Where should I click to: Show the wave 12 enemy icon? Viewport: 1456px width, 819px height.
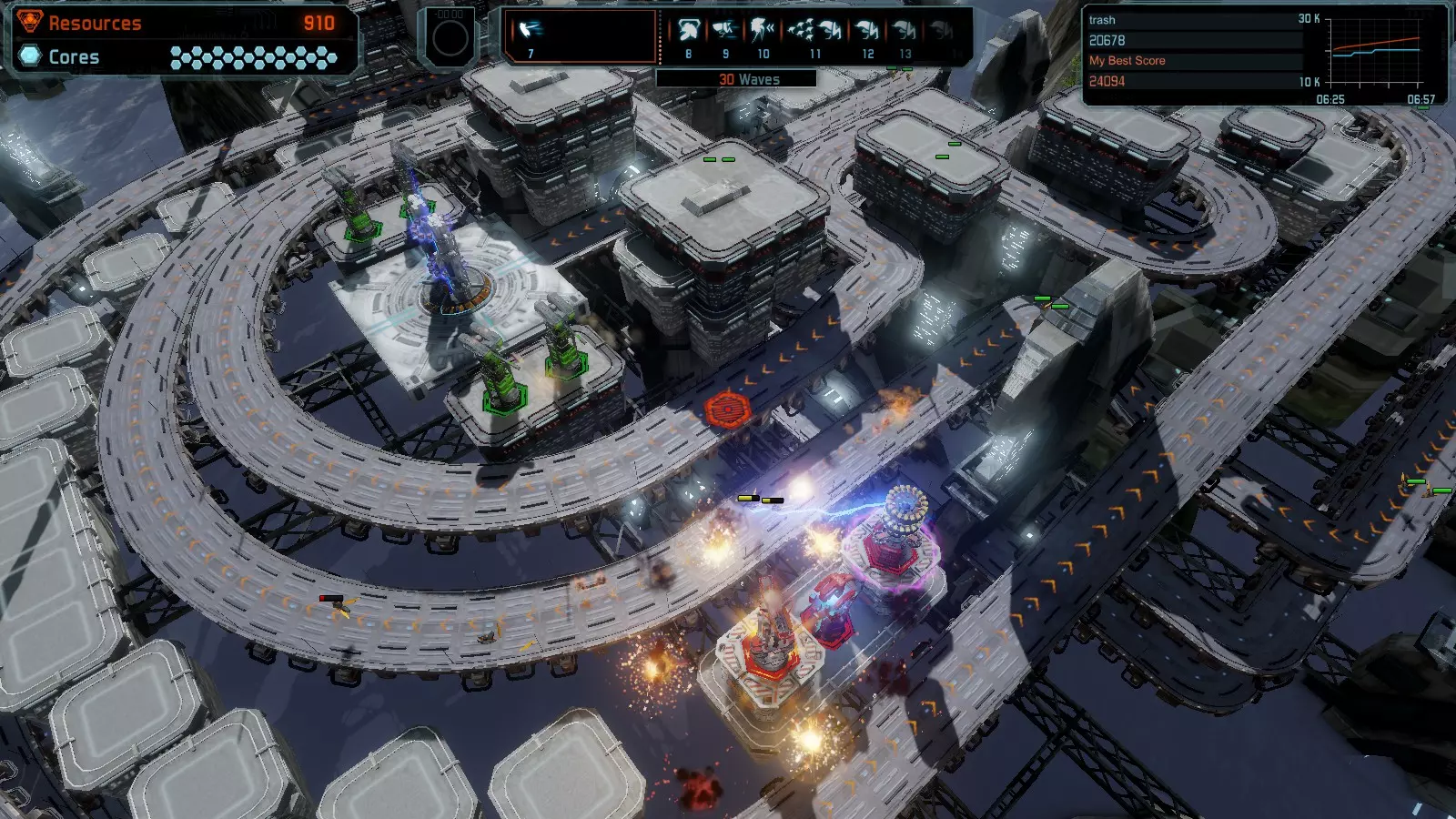(x=867, y=32)
